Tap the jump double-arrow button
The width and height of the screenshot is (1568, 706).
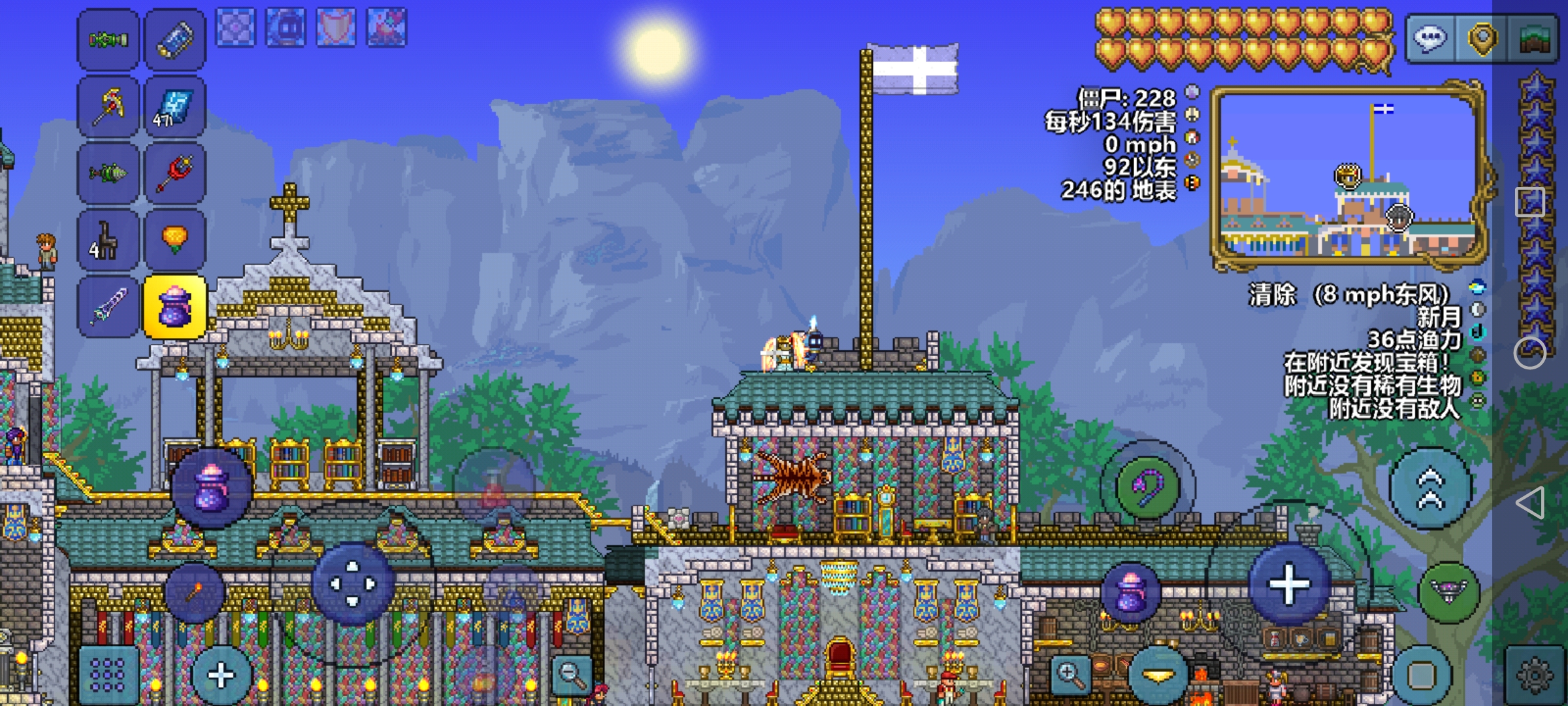pos(1430,488)
